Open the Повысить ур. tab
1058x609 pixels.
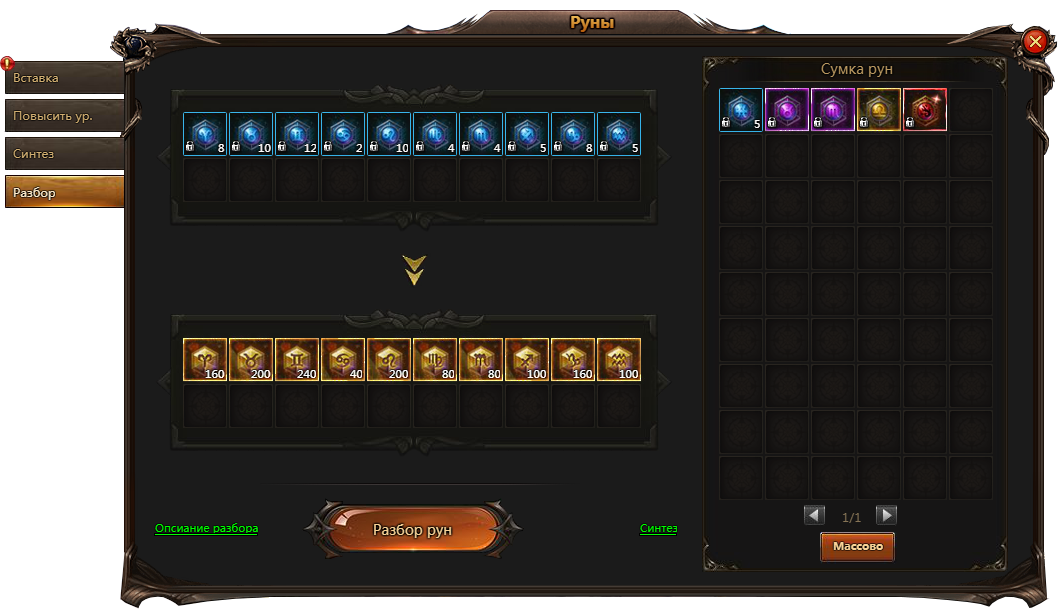point(64,116)
